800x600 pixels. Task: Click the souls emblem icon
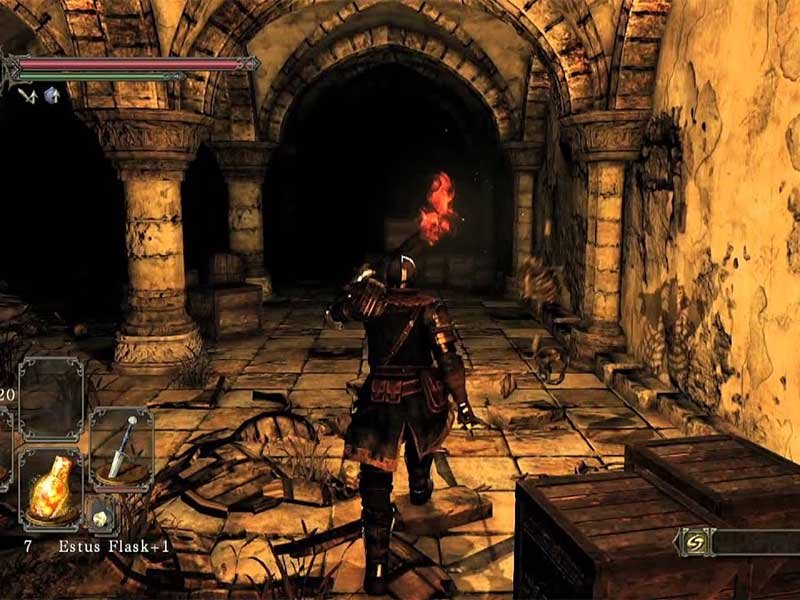[694, 542]
